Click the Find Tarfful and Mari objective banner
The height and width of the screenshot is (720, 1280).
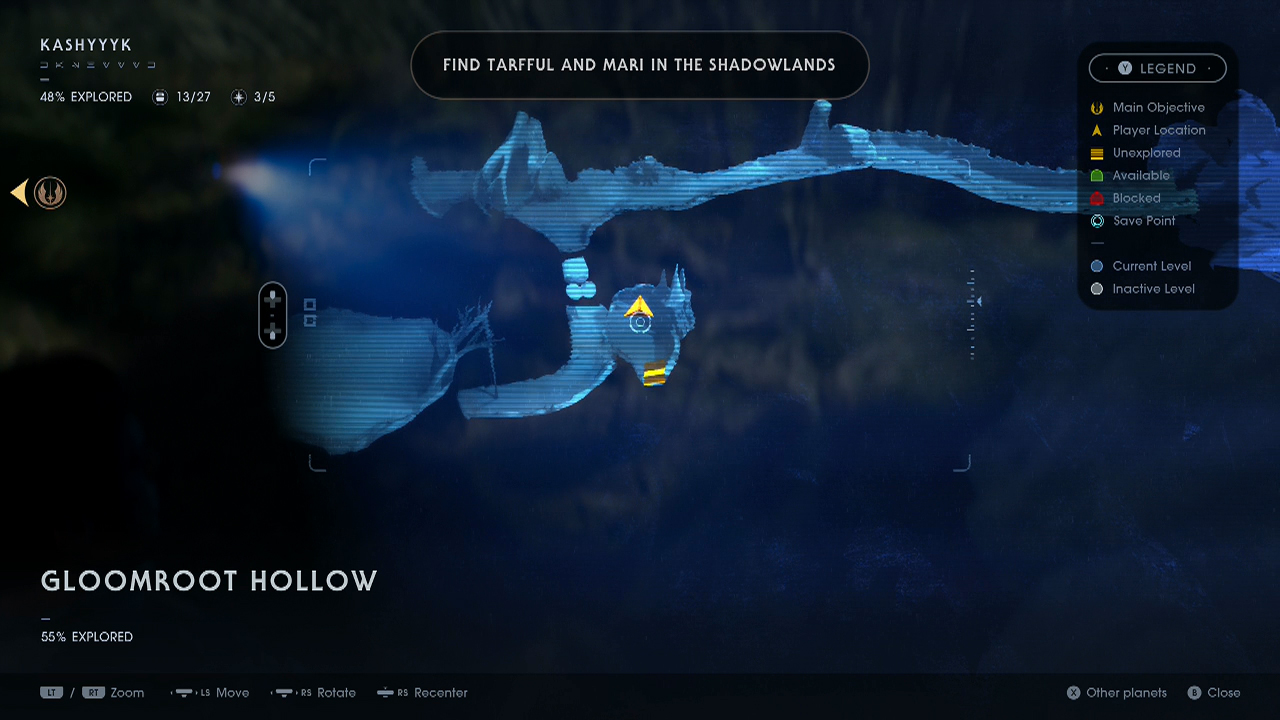click(x=640, y=65)
